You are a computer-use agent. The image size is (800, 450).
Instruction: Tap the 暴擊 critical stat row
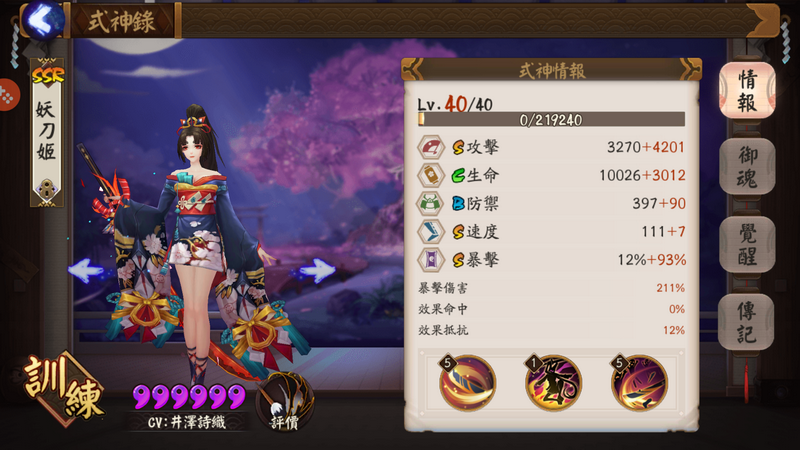[x=552, y=260]
